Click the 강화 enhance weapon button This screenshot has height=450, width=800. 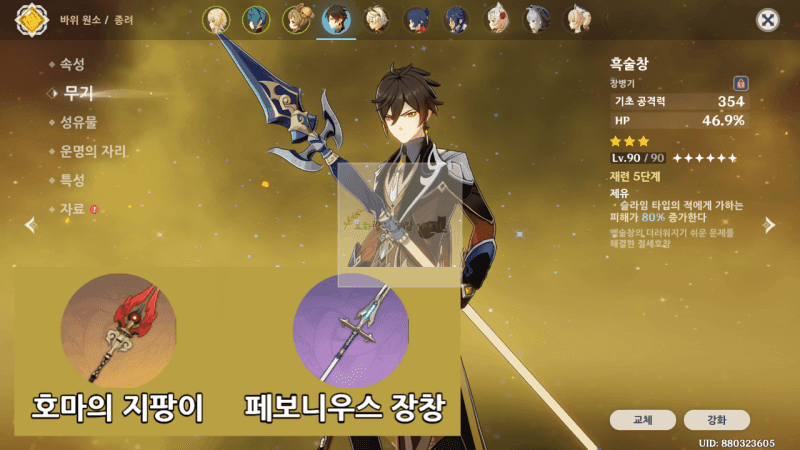[x=717, y=420]
